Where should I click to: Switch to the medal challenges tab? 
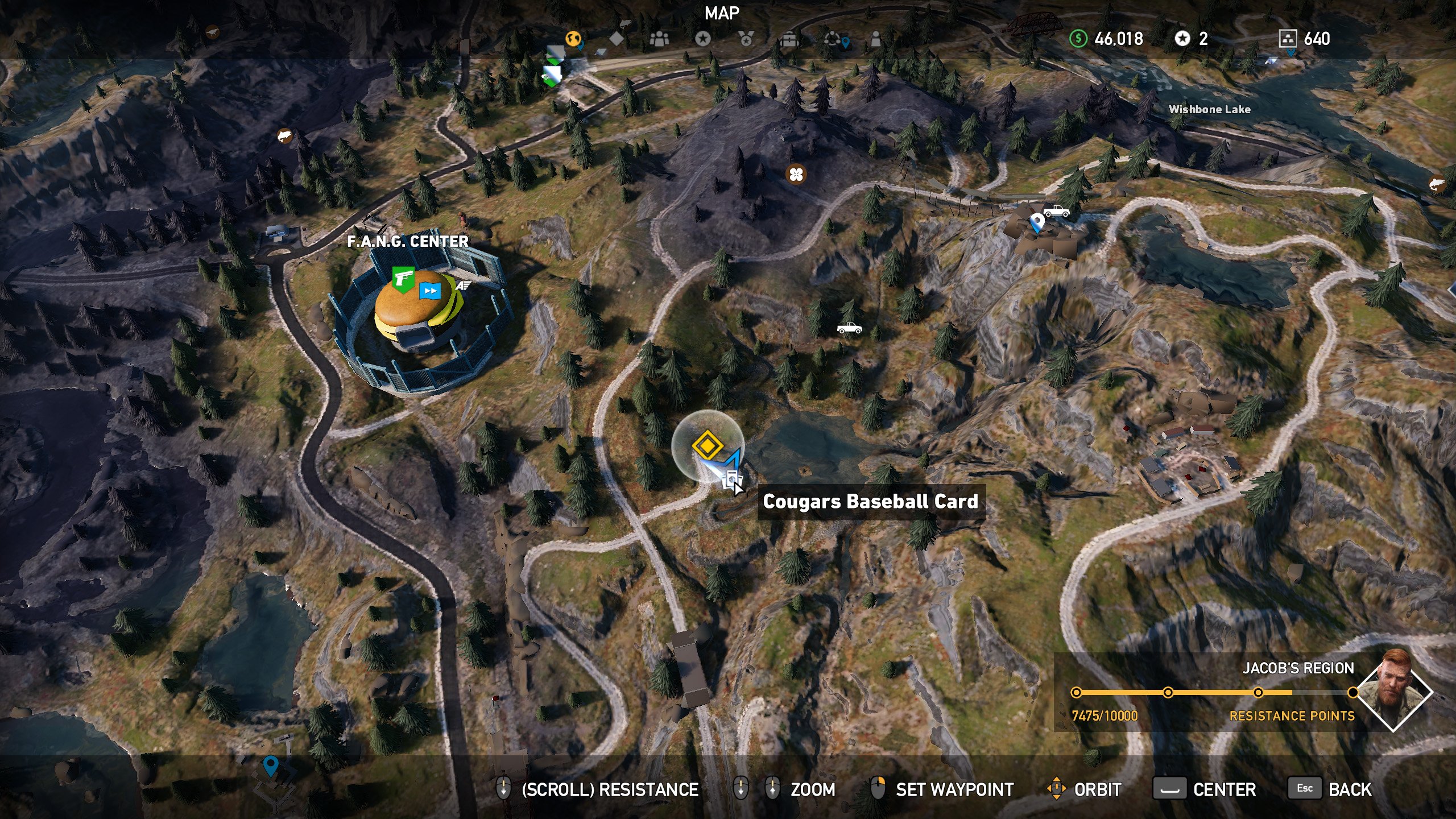(x=746, y=39)
